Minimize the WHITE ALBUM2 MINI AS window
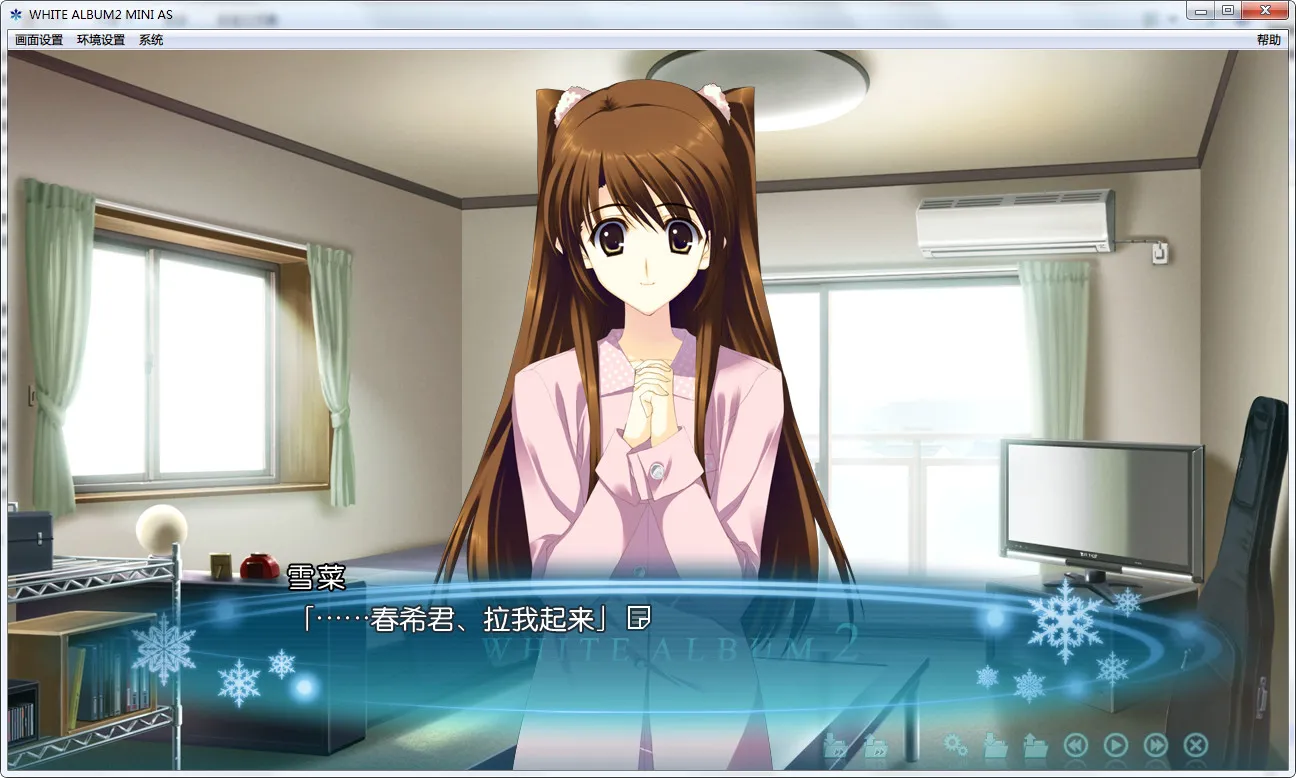The image size is (1296, 778). pyautogui.click(x=1199, y=9)
